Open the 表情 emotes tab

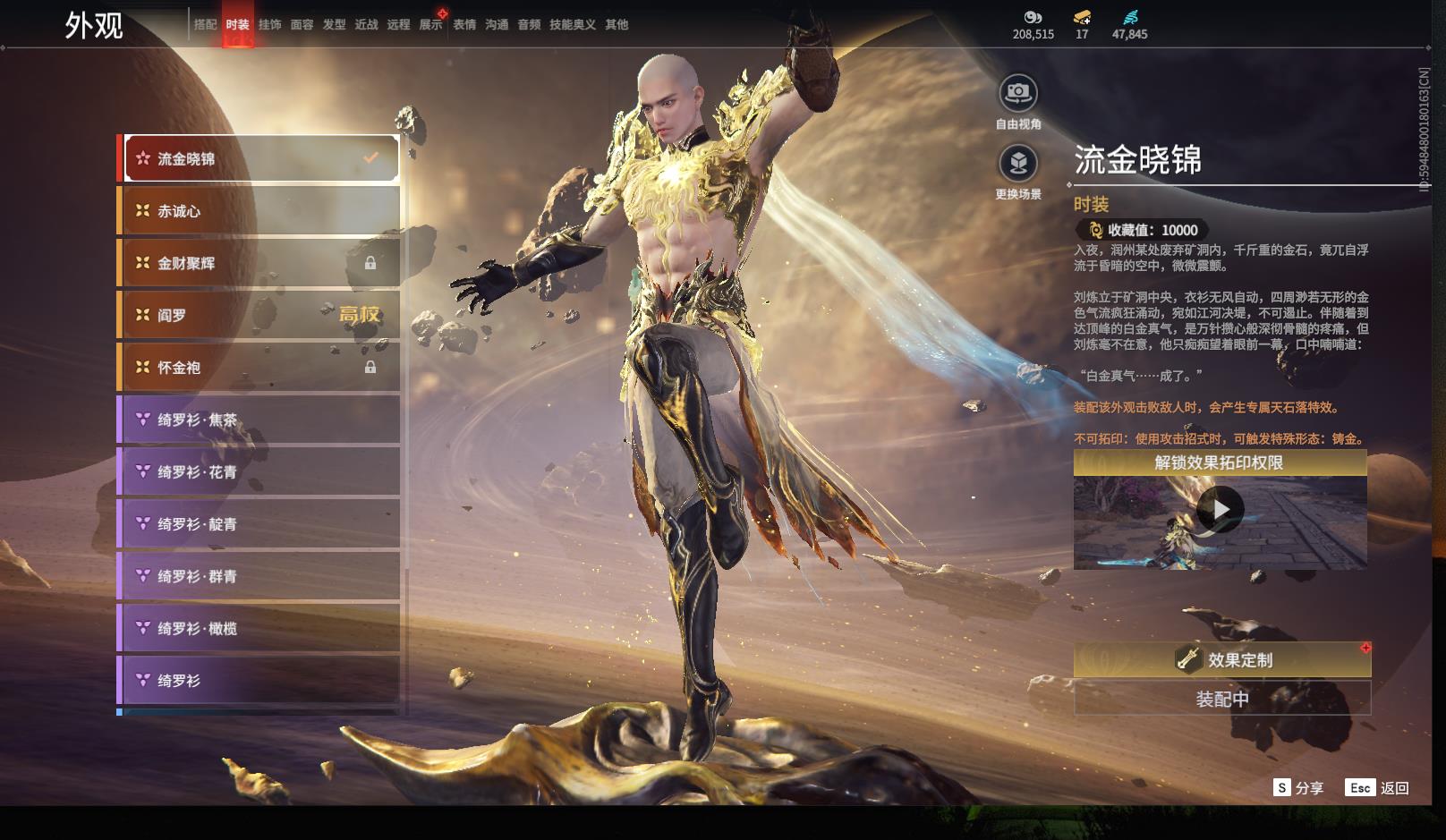464,25
